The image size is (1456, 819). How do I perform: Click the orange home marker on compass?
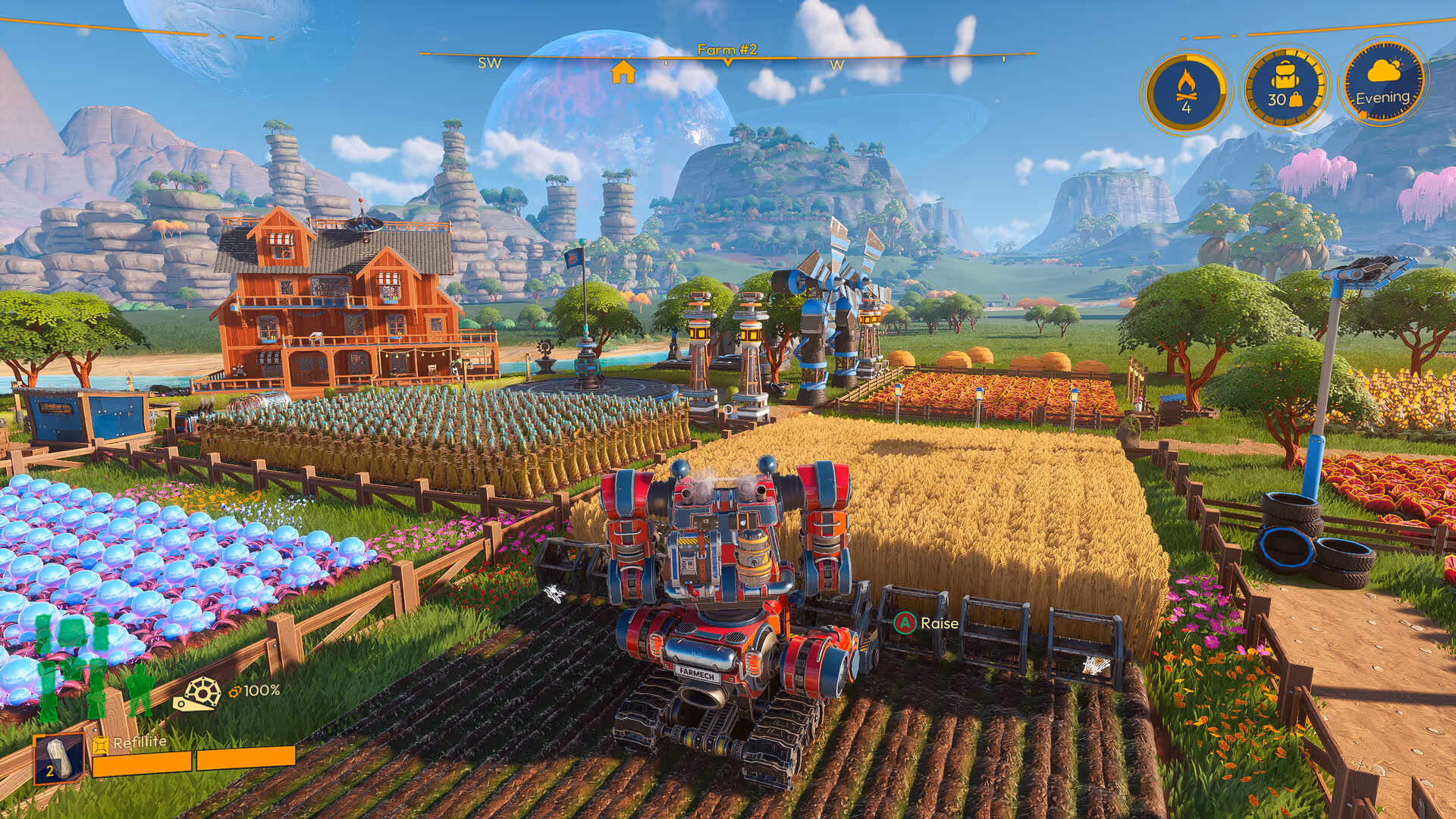coord(623,72)
